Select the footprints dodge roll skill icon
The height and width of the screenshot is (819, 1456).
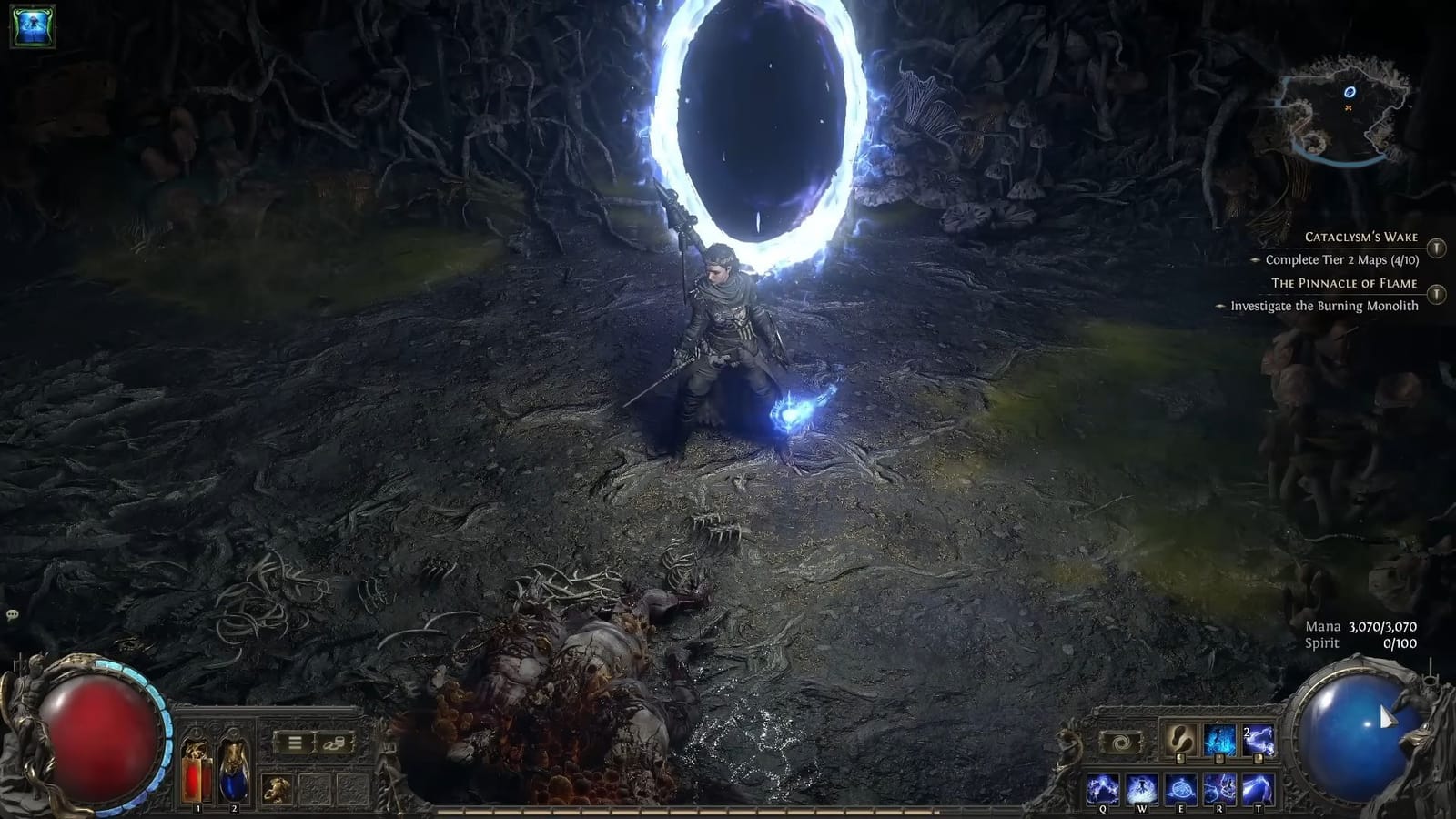[x=1180, y=737]
